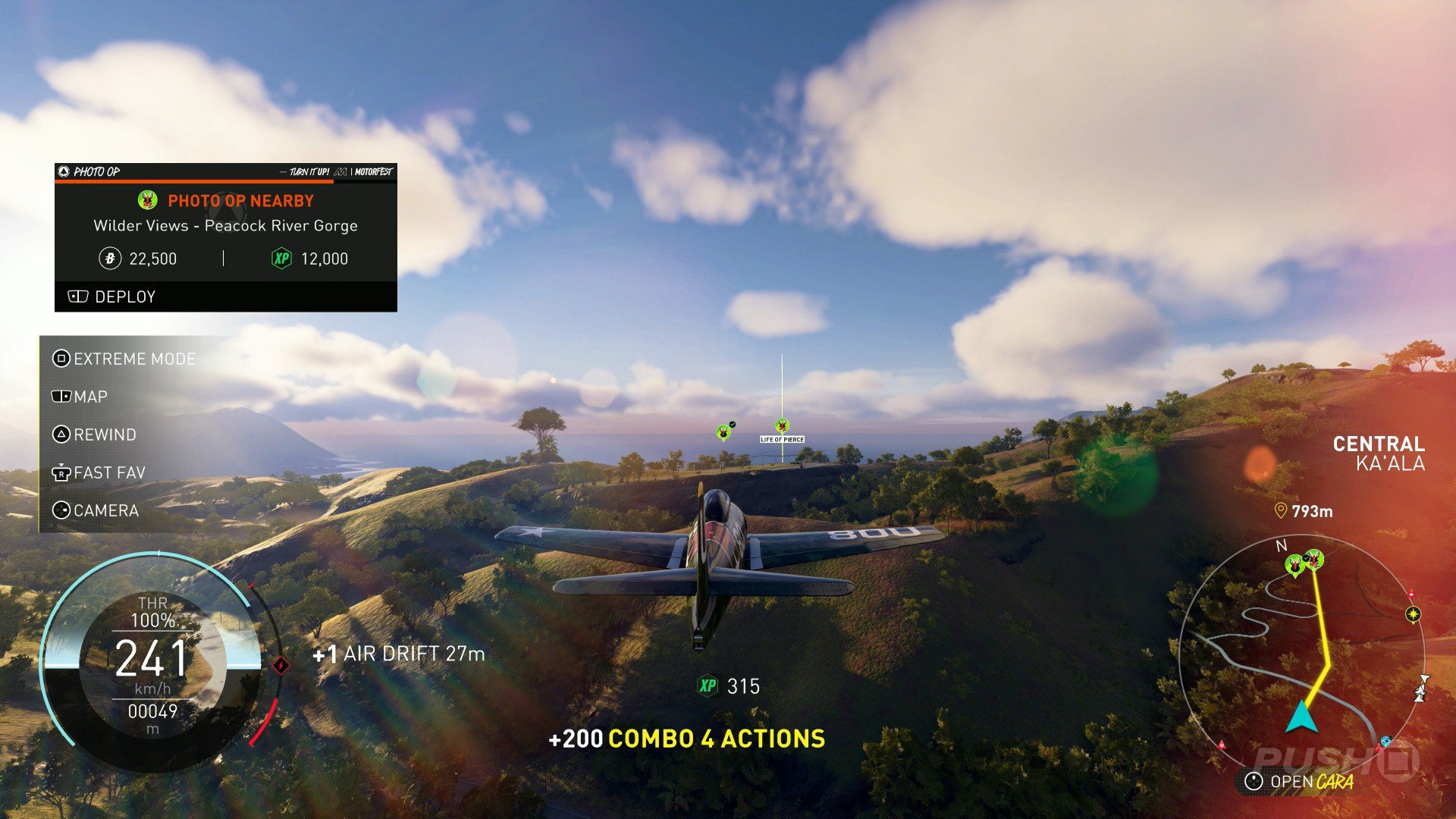Open the Photo Op Nearby notification
This screenshot has width=1456, height=819.
(240, 201)
